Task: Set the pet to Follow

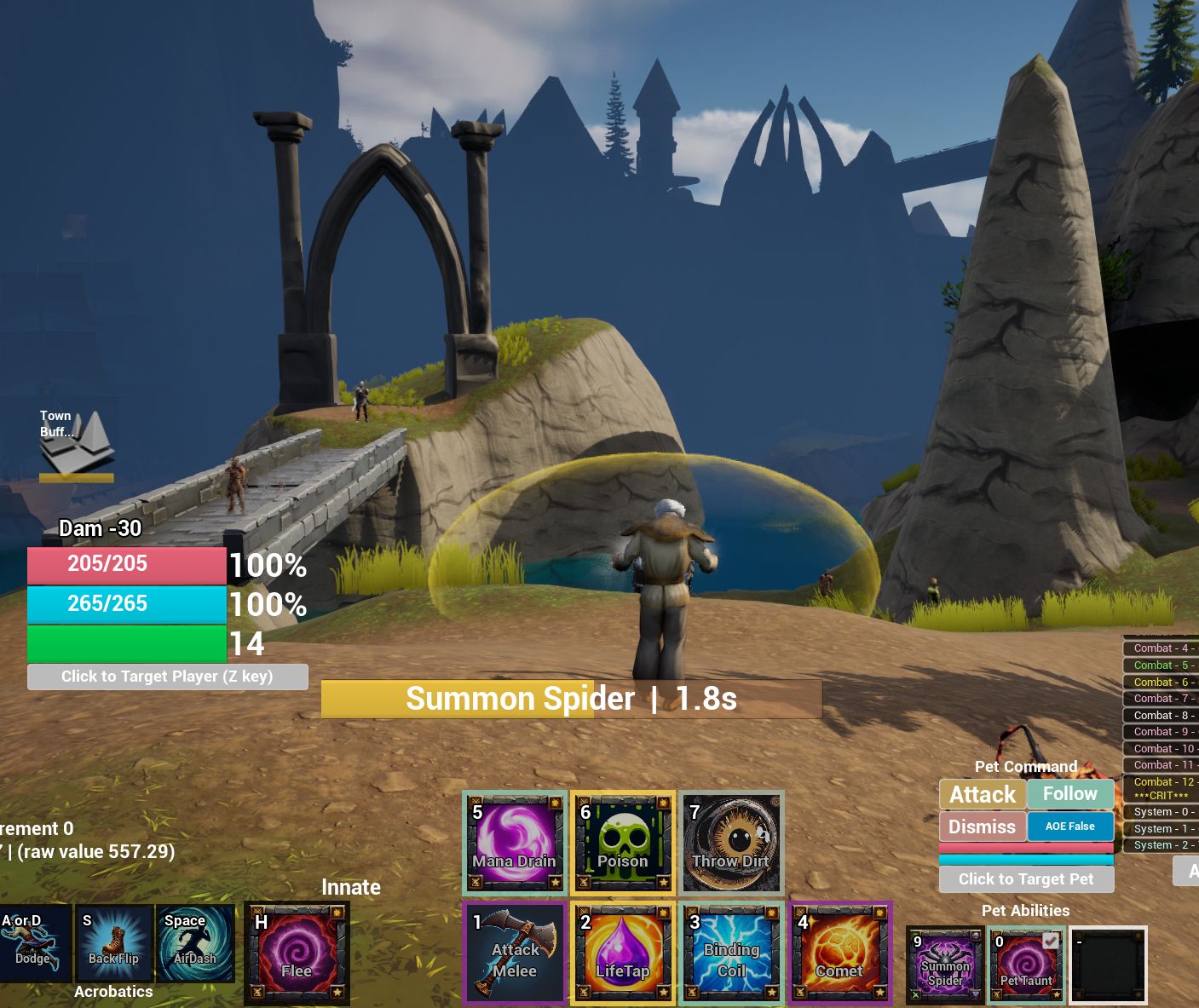Action: click(1070, 794)
